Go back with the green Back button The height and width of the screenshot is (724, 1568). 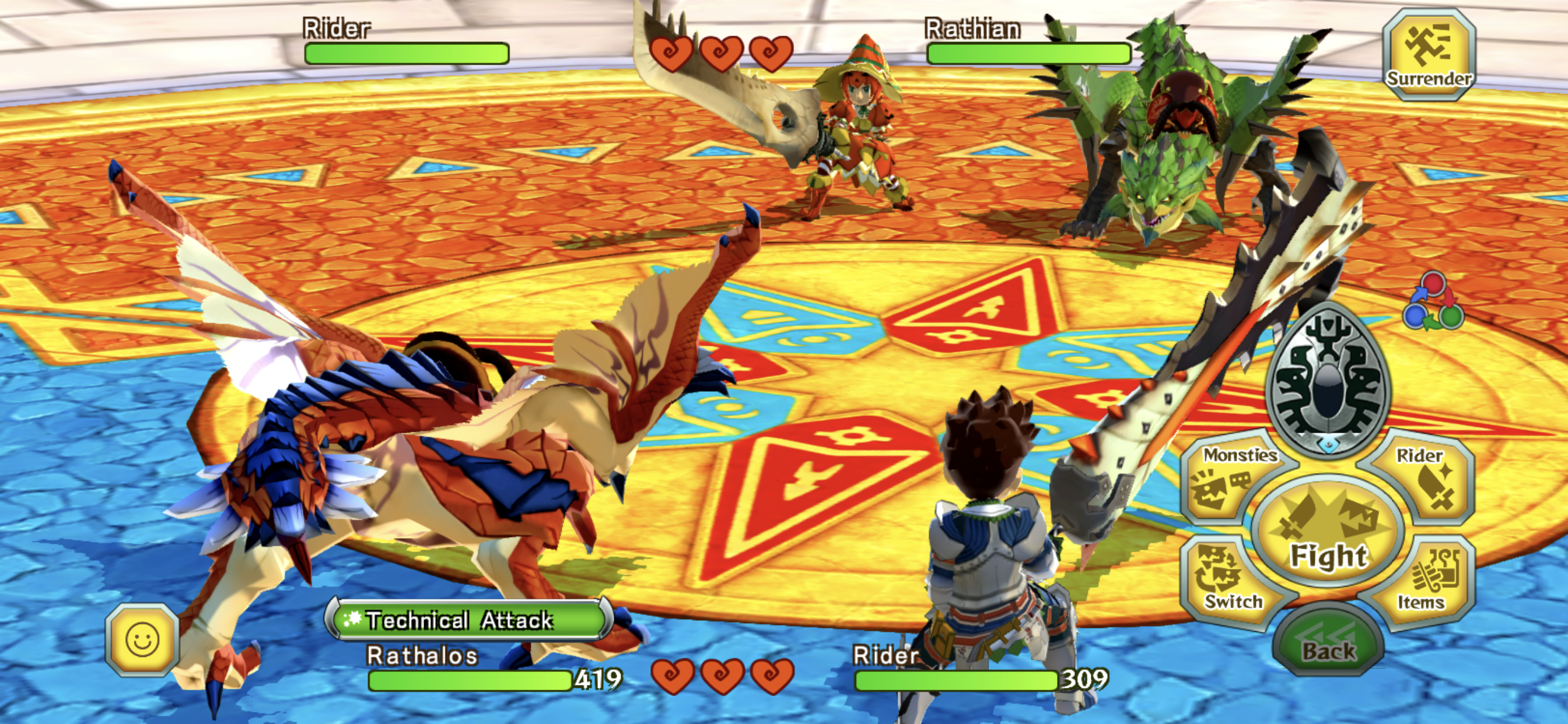[x=1328, y=642]
